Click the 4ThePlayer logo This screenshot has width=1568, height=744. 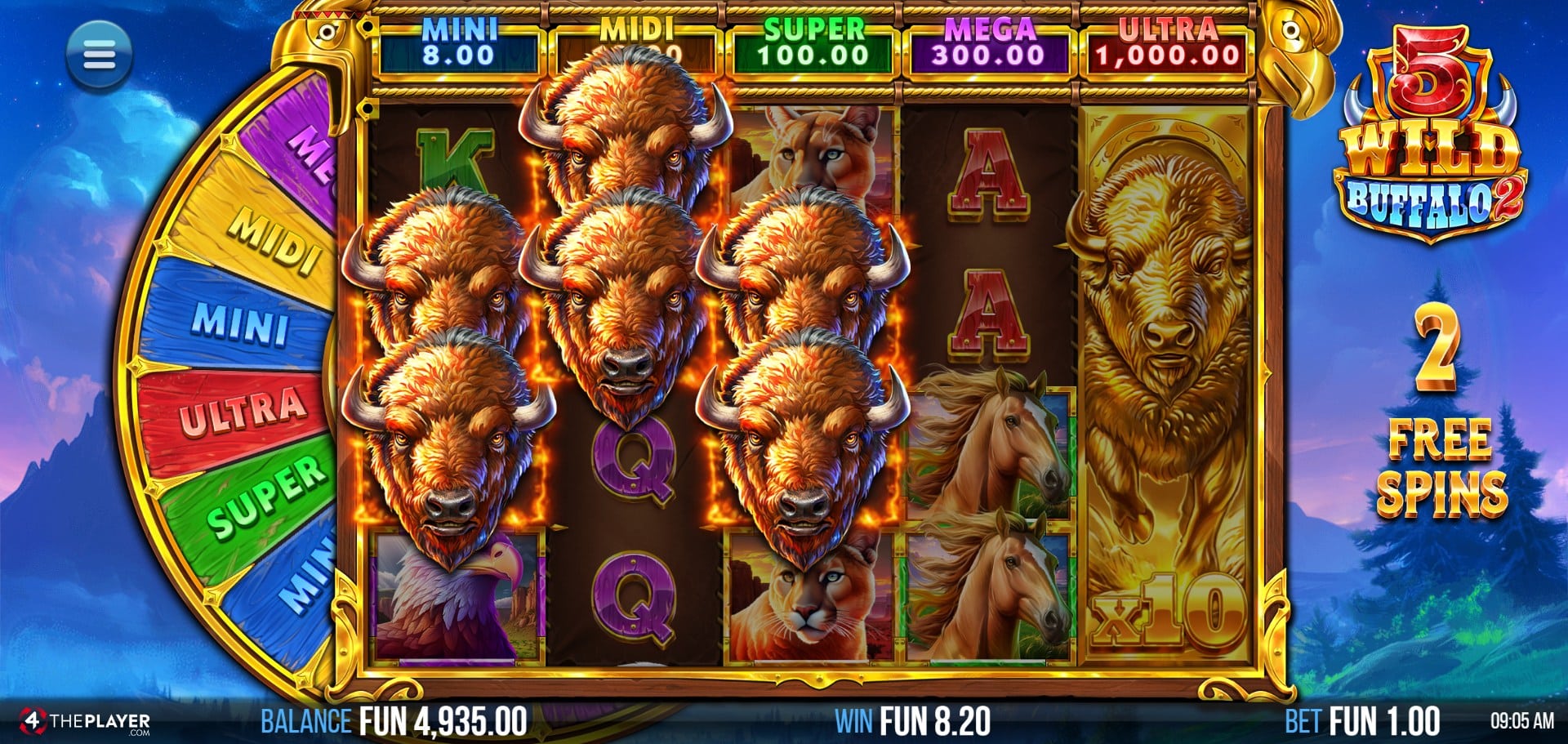pyautogui.click(x=86, y=721)
